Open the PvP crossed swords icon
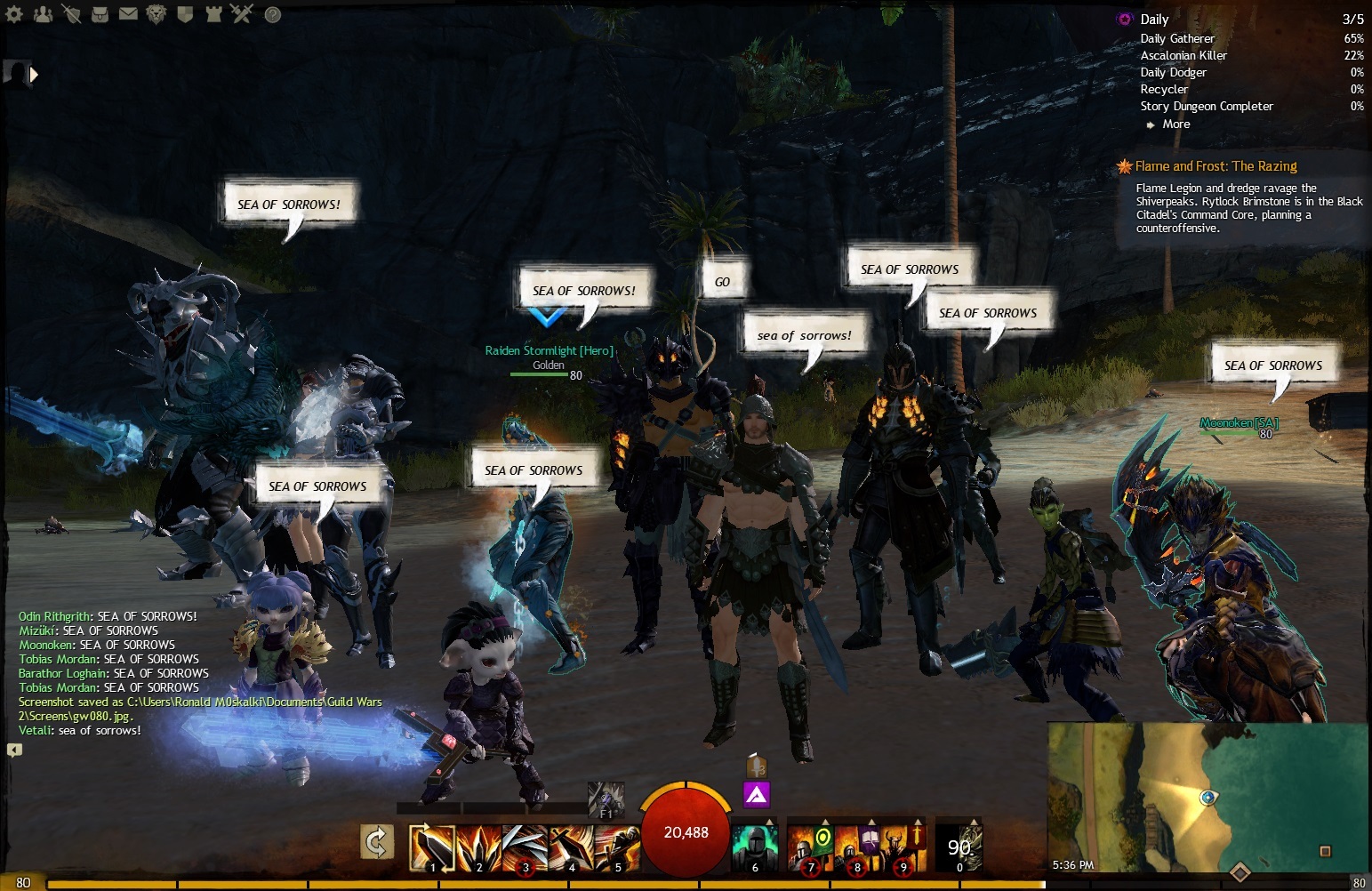Image resolution: width=1372 pixels, height=891 pixels. point(242,13)
